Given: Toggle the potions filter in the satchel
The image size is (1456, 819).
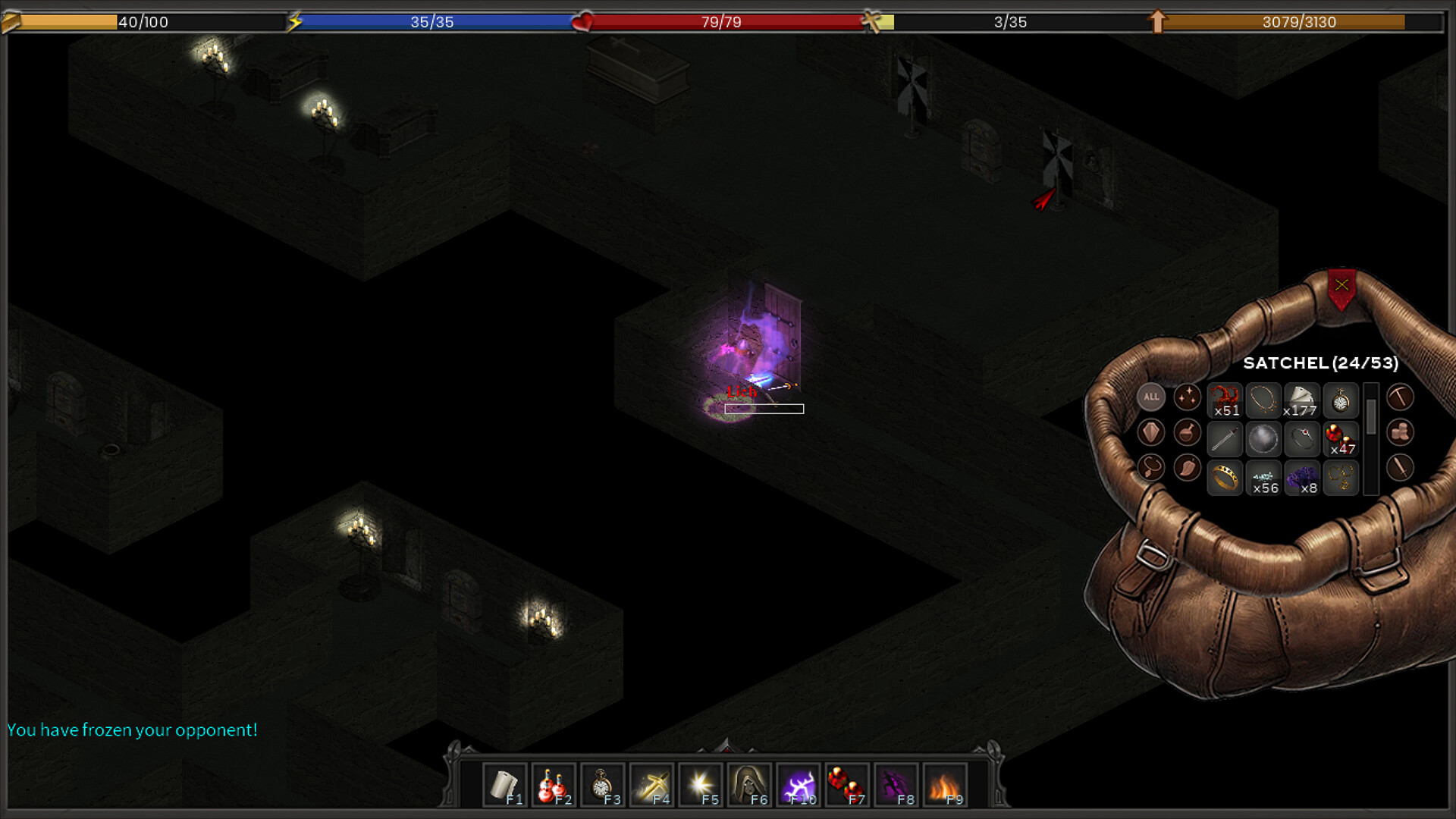Looking at the screenshot, I should 1188,433.
